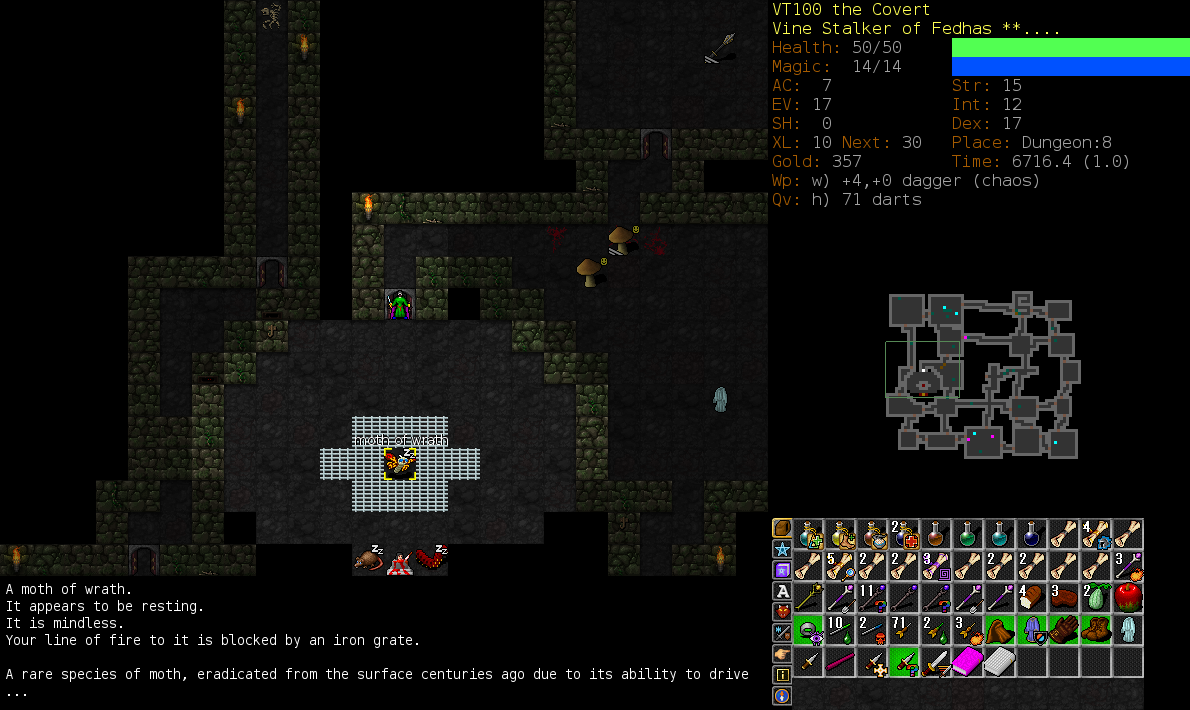
Task: Open the commands tab with pointing hand
Action: coord(781,653)
